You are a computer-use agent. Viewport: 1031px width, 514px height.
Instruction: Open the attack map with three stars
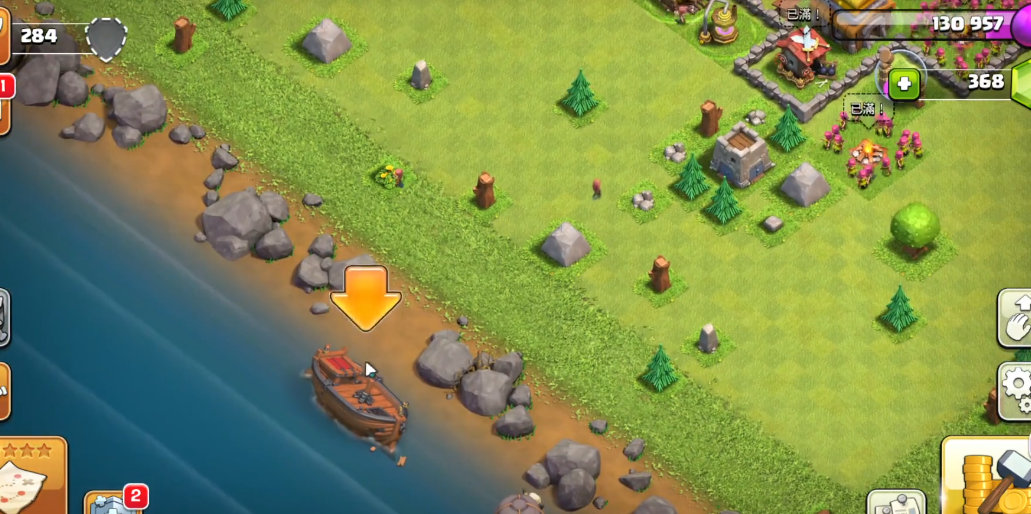(x=30, y=477)
